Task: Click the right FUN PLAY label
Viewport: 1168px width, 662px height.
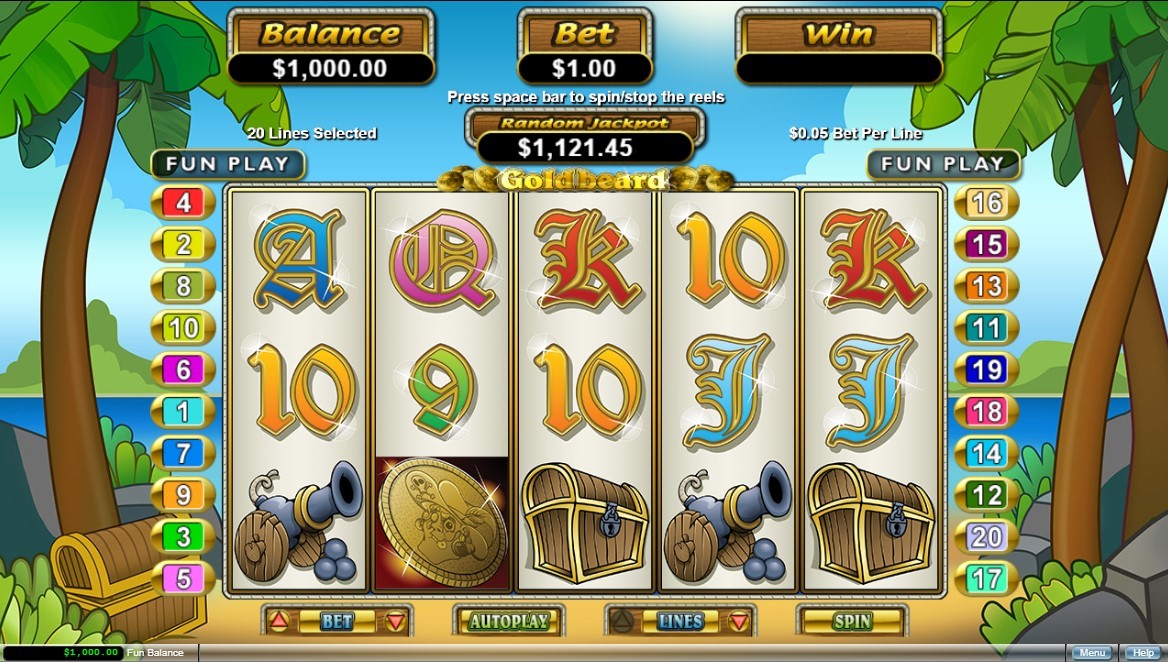Action: coord(943,164)
